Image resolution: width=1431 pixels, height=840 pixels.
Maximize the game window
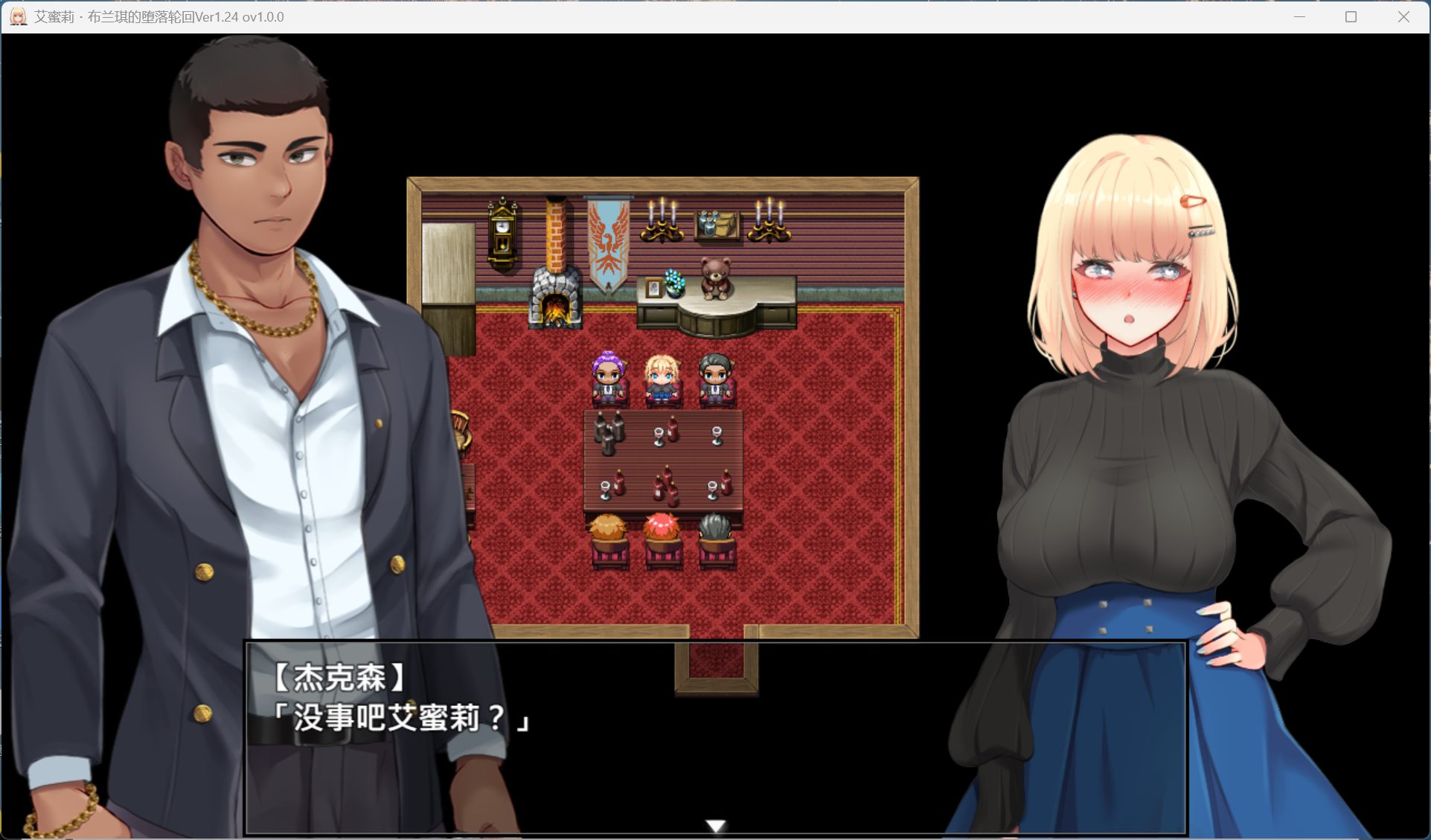click(1351, 17)
